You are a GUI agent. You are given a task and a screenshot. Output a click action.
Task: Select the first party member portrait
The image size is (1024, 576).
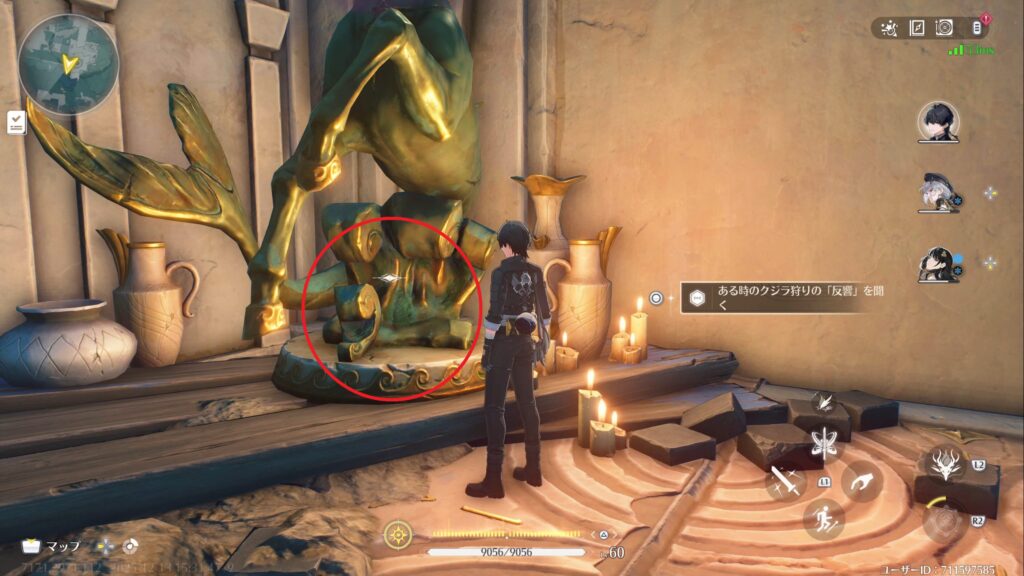938,122
